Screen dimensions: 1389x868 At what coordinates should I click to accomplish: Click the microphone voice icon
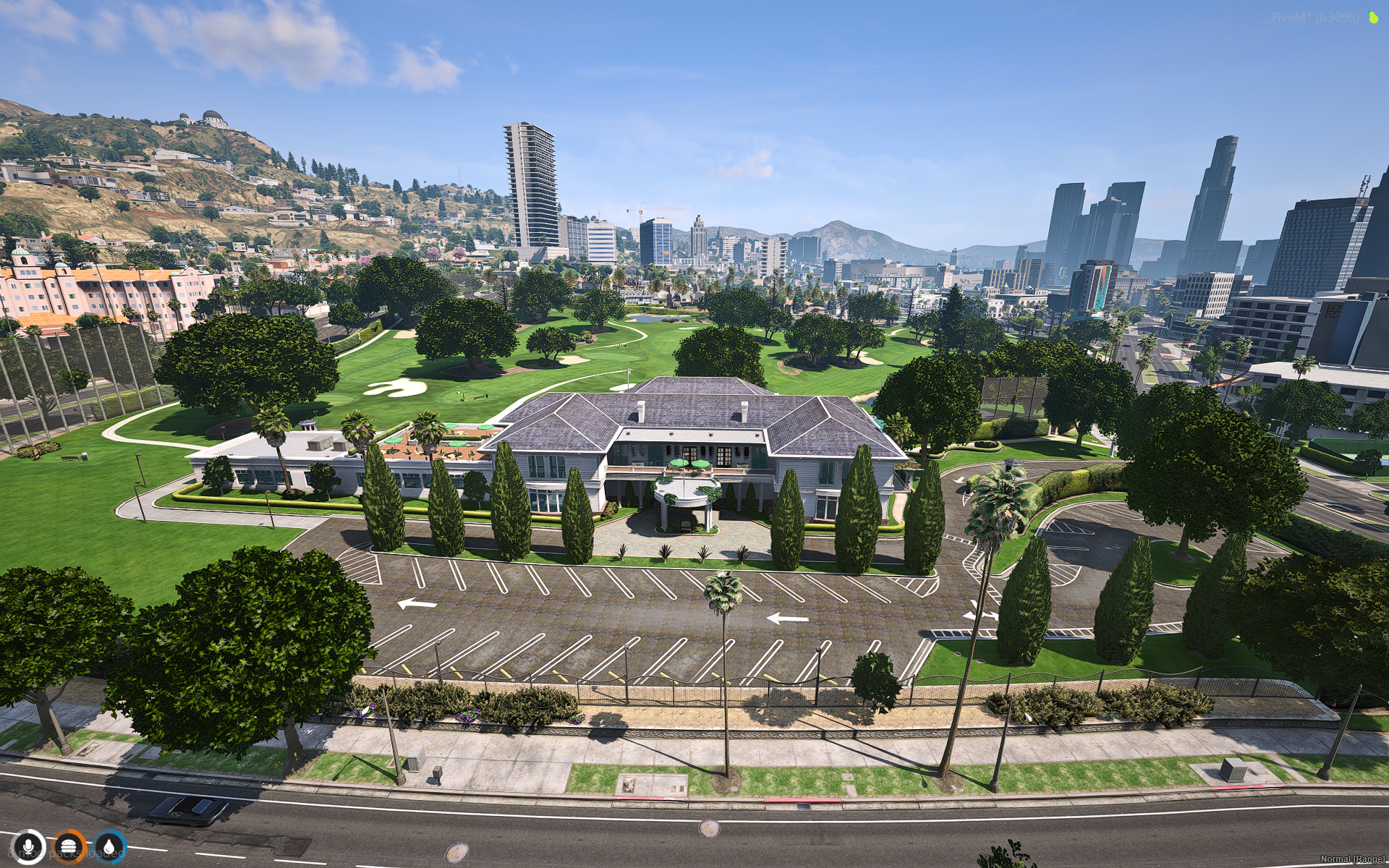click(x=28, y=845)
